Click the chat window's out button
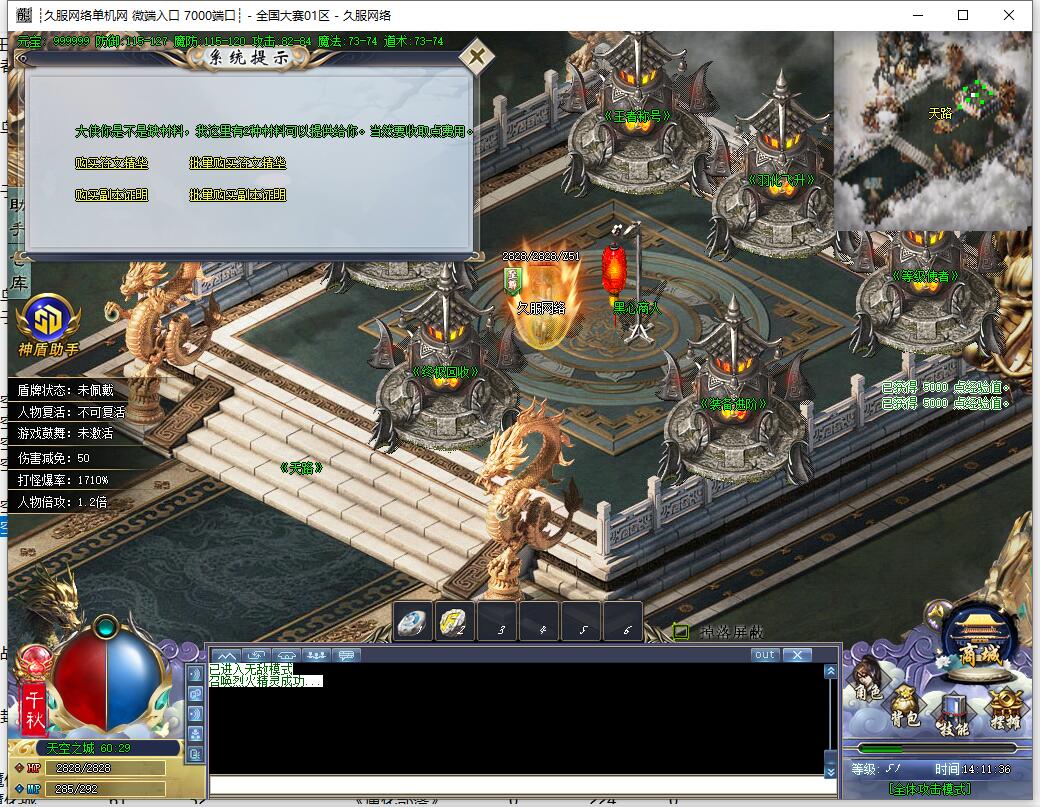1040x807 pixels. tap(764, 655)
